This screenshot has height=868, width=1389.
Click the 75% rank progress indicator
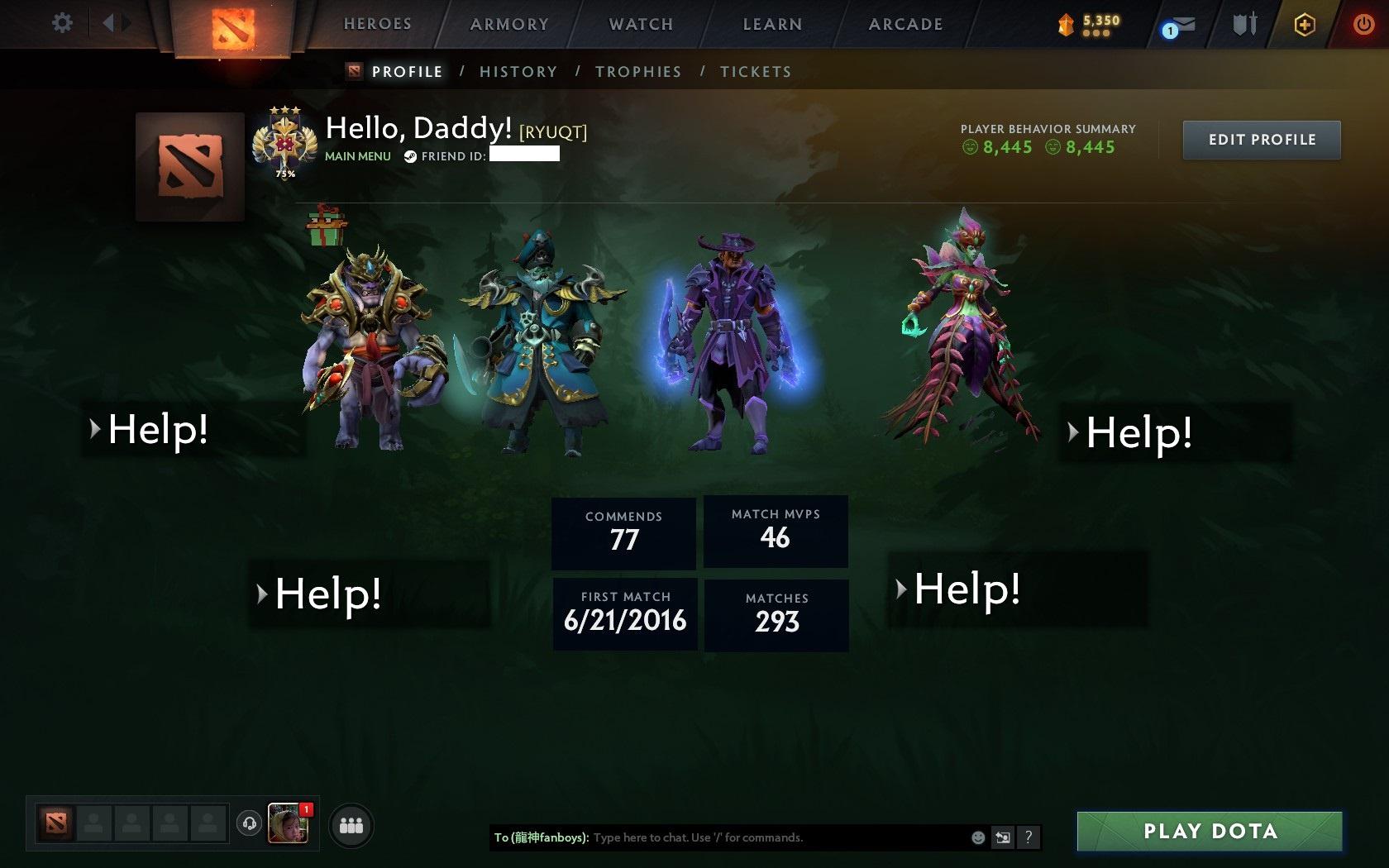tap(284, 174)
